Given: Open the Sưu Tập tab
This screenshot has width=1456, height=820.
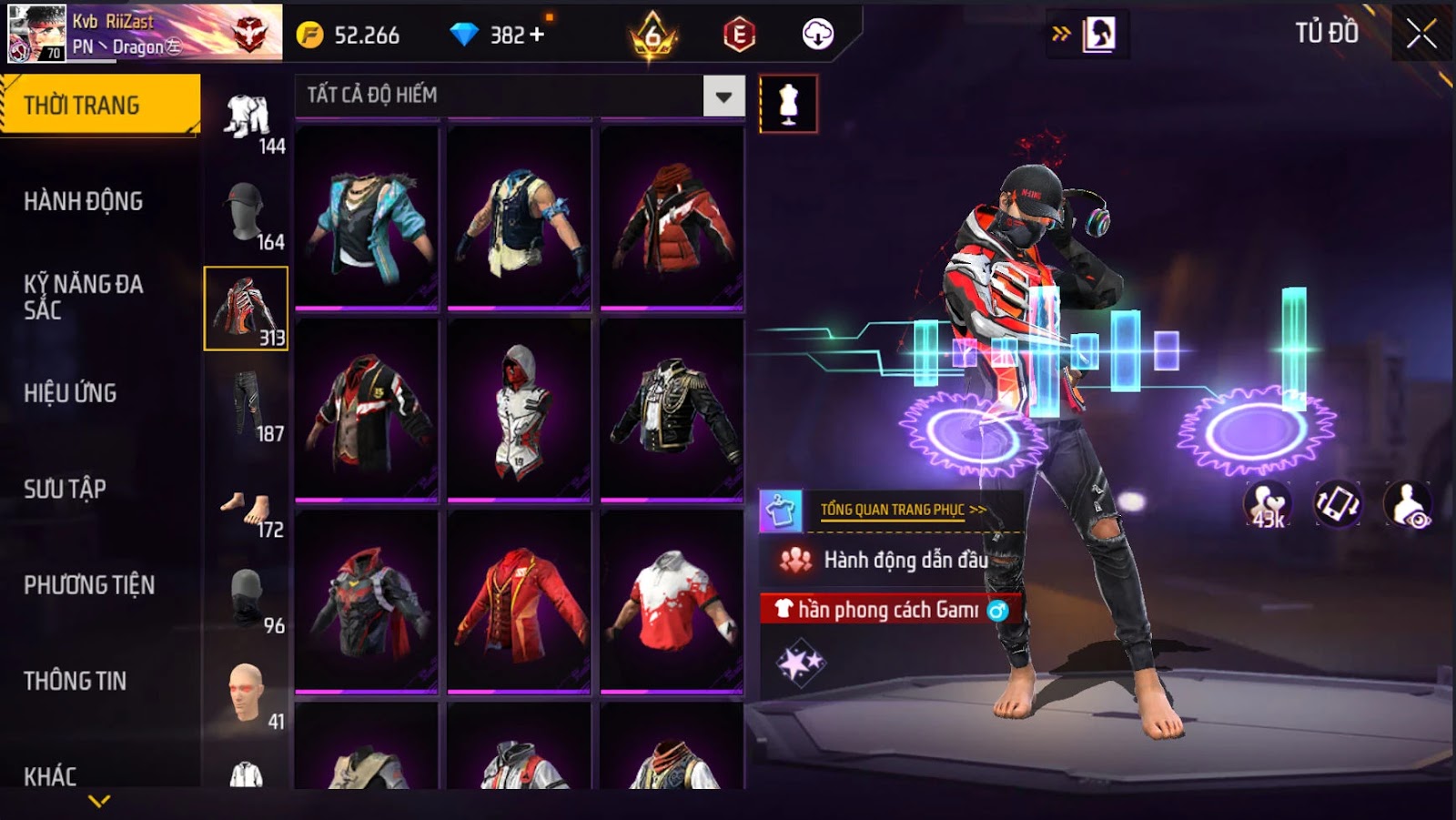Looking at the screenshot, I should pos(65,489).
